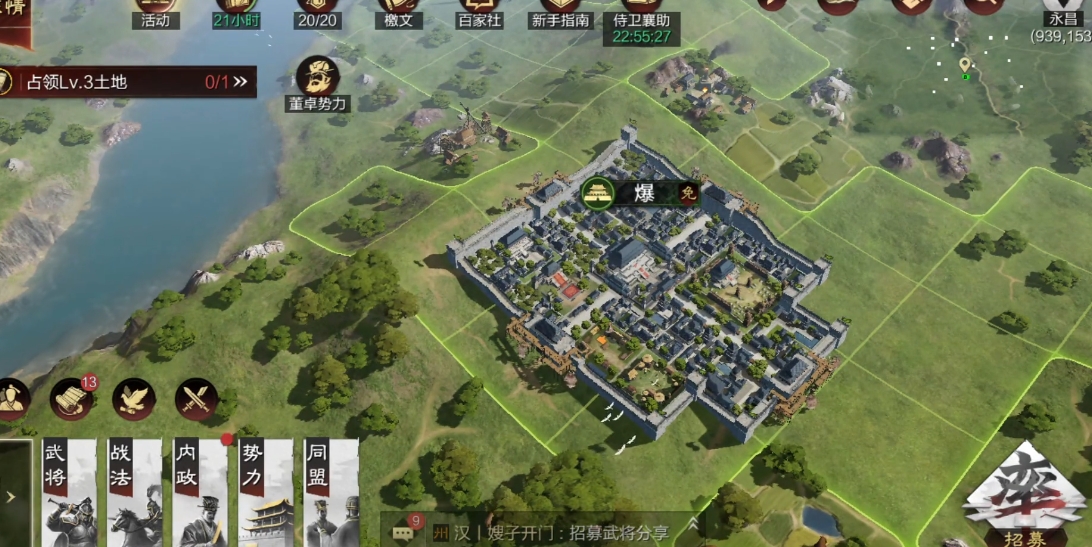This screenshot has width=1092, height=547.
Task: Click the dove messenger icon
Action: point(133,399)
